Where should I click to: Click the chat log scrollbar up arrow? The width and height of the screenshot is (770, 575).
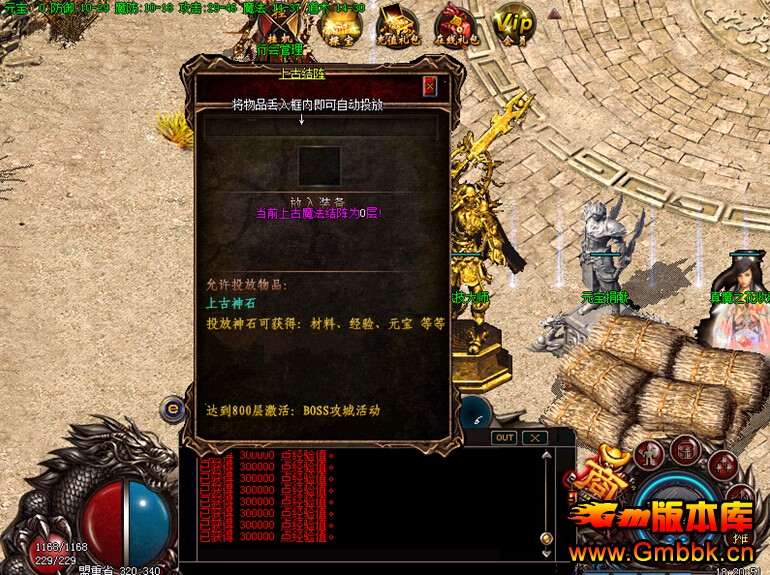click(546, 456)
